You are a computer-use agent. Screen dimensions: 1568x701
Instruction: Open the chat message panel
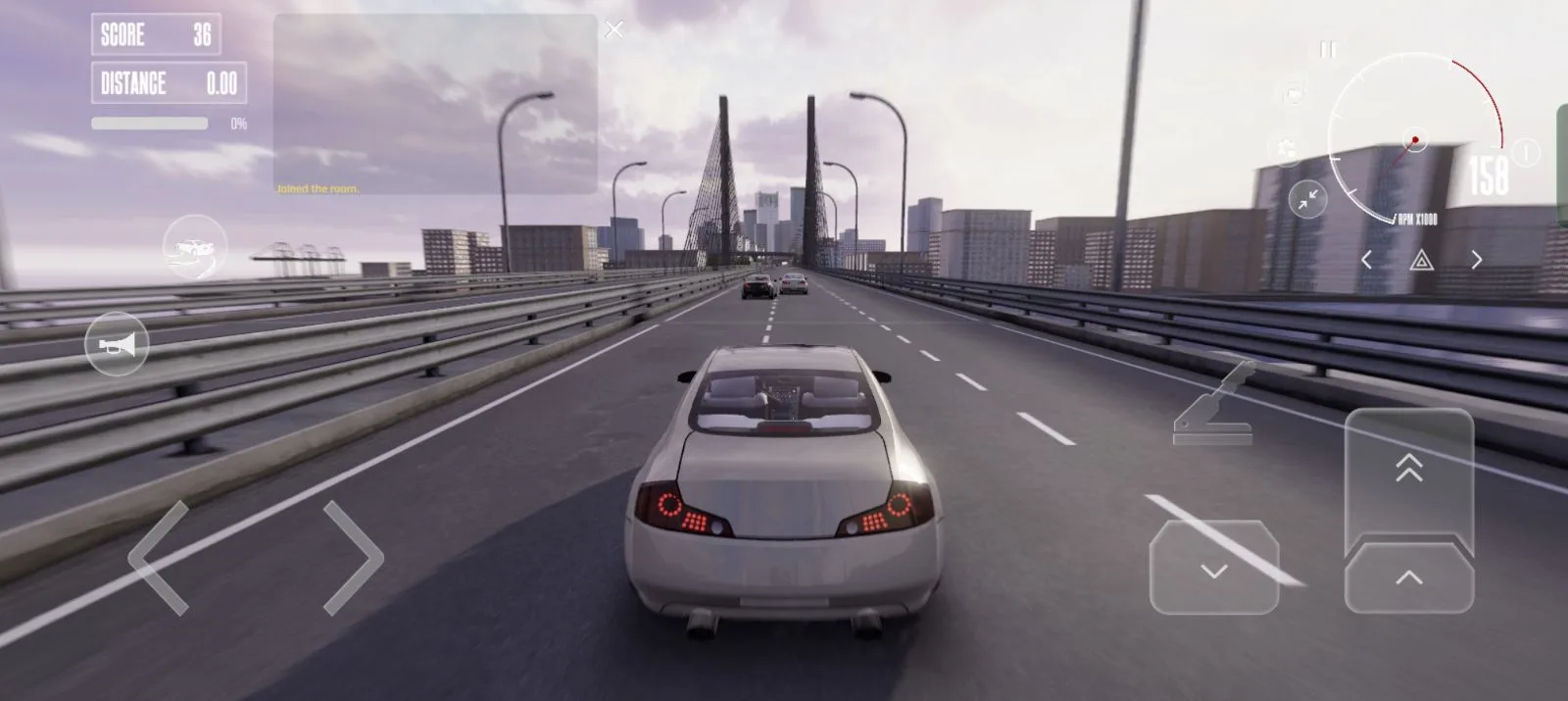pyautogui.click(x=434, y=103)
